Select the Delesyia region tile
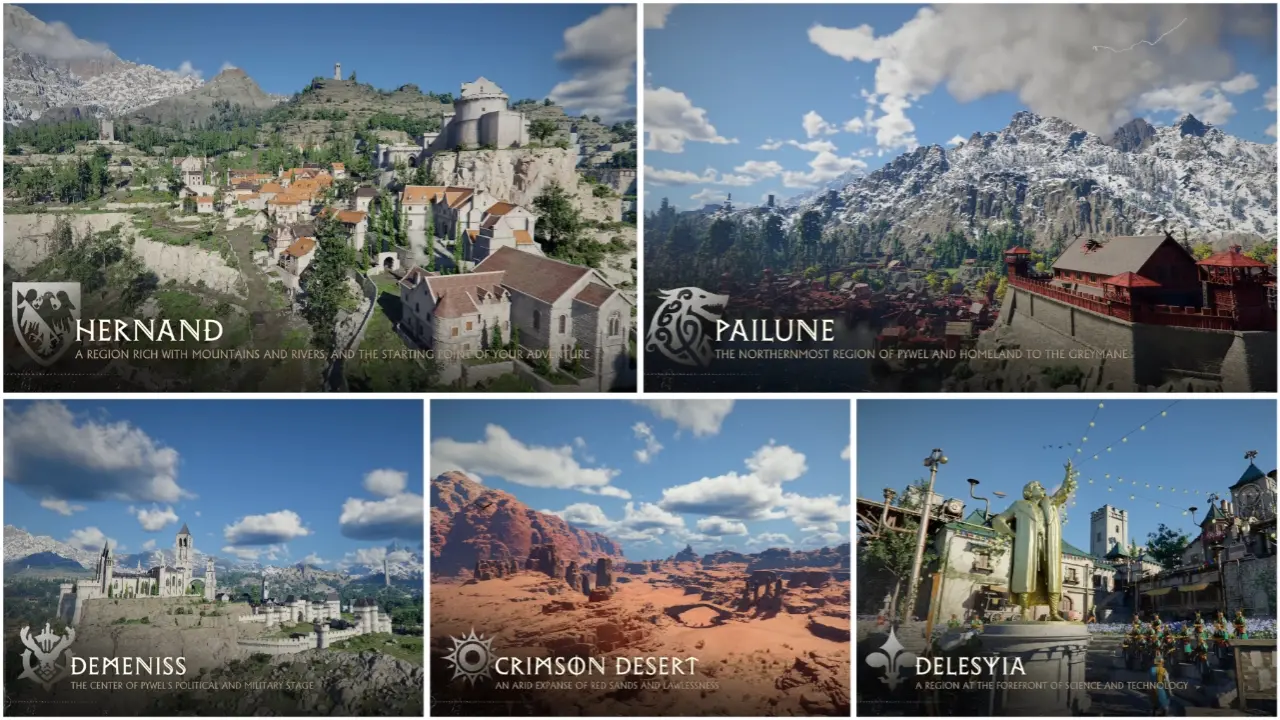Image resolution: width=1280 pixels, height=720 pixels. 1066,558
